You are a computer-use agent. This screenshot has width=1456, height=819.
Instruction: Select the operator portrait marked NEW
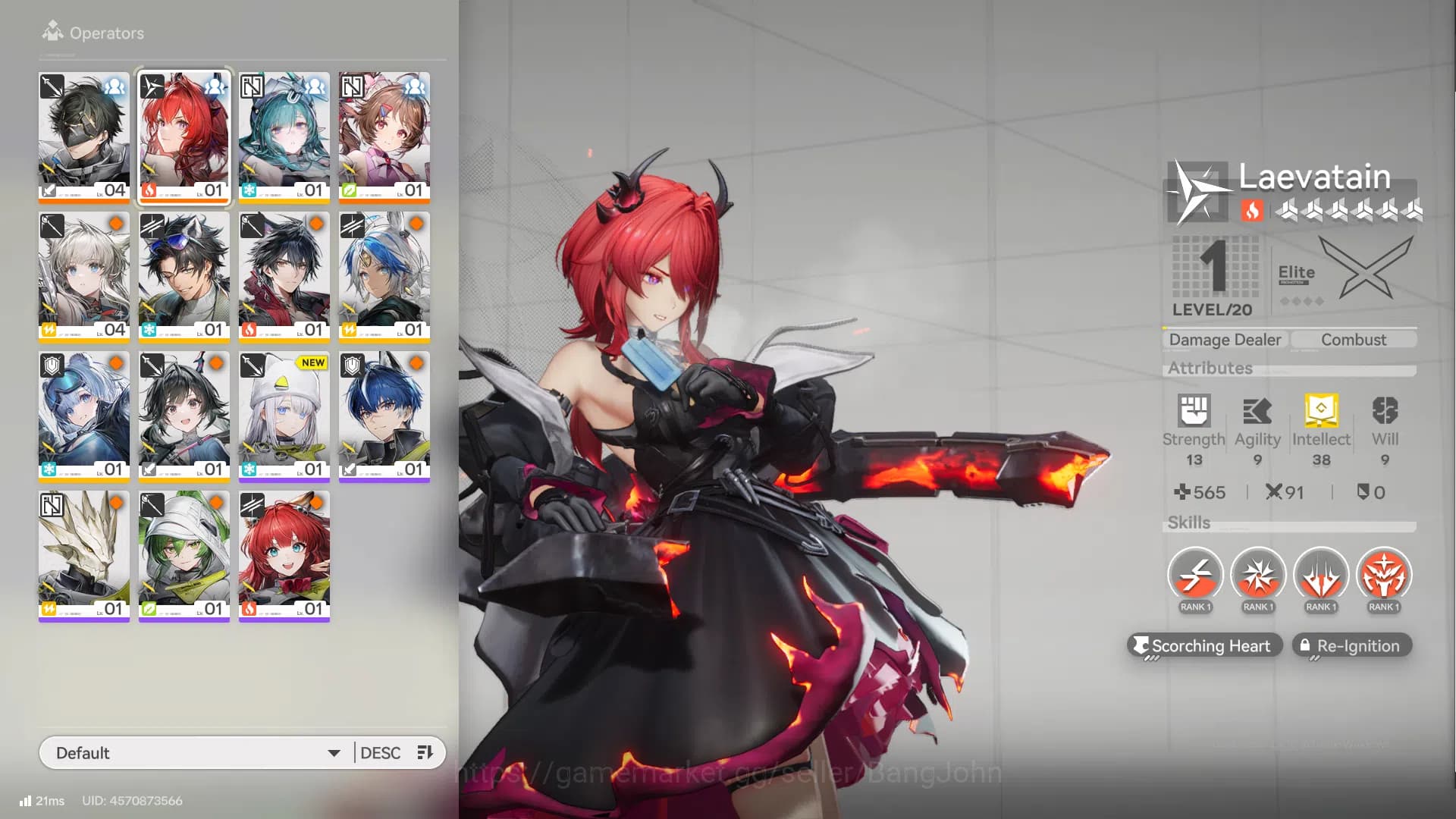point(284,416)
